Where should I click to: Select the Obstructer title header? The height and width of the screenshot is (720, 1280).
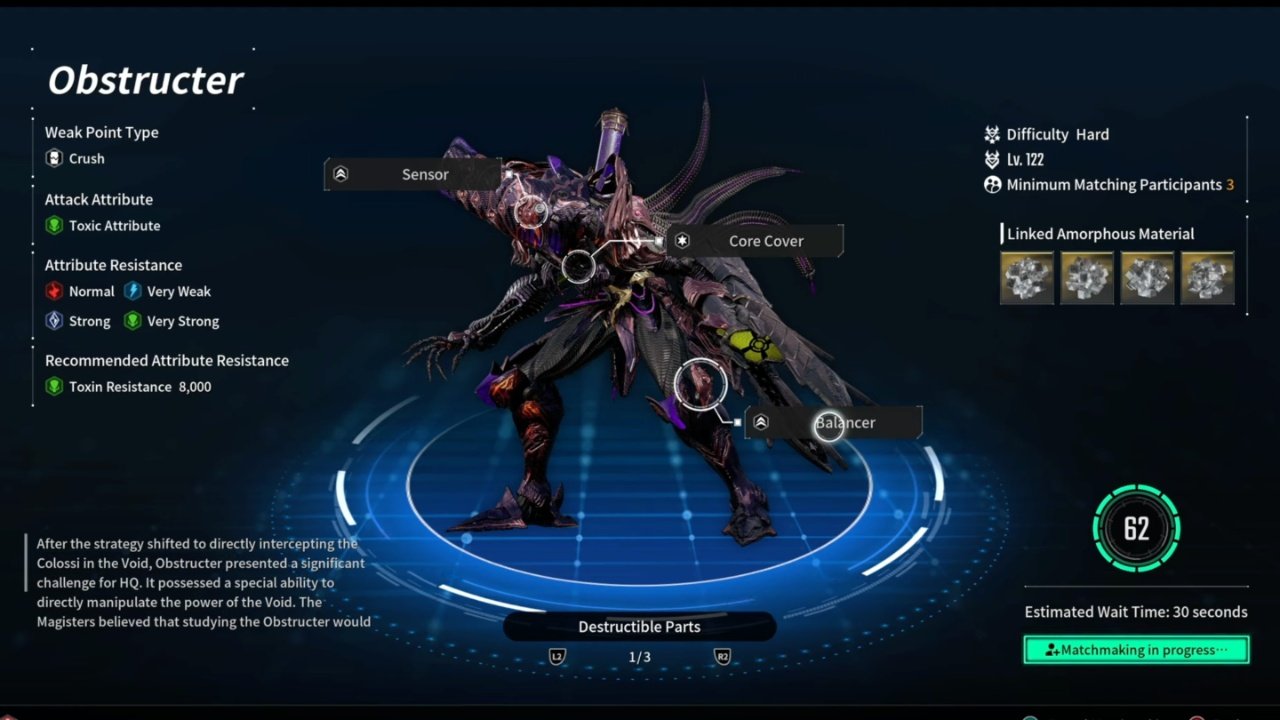coord(144,80)
